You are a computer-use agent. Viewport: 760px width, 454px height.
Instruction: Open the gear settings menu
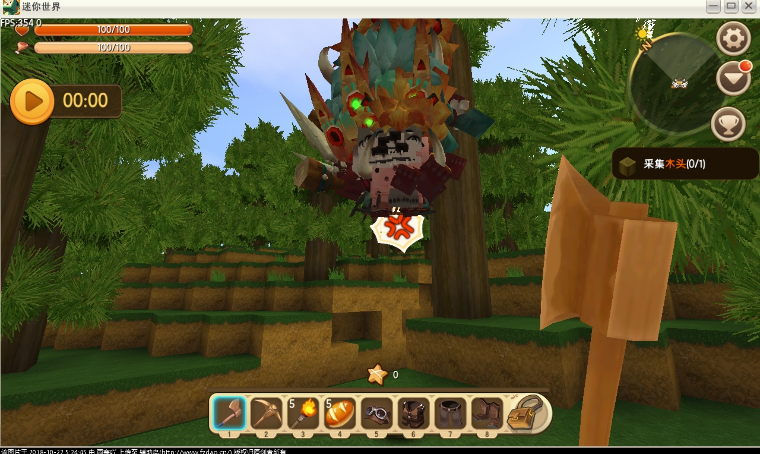point(733,39)
